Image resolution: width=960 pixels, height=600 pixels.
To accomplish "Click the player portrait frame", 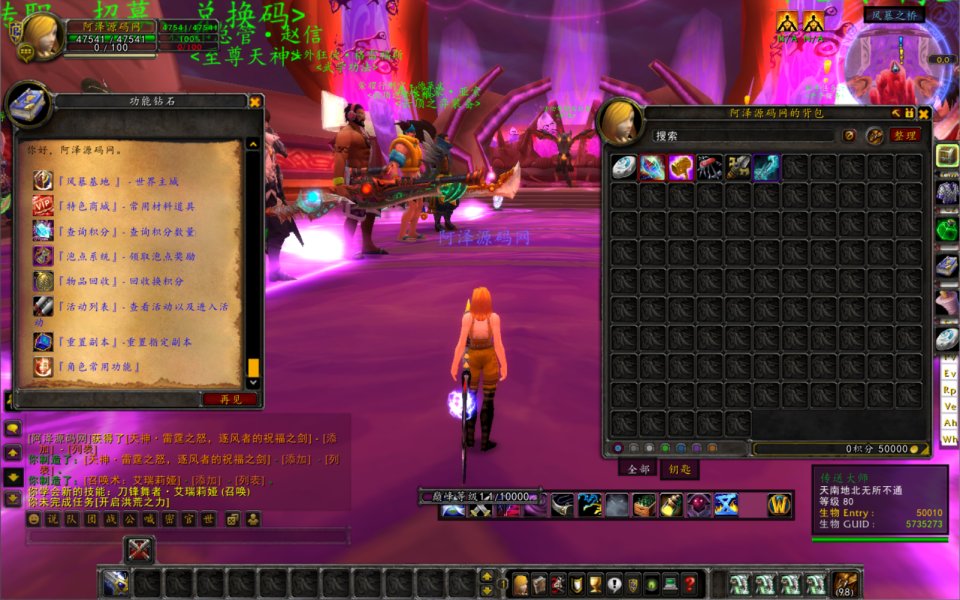I will click(39, 38).
